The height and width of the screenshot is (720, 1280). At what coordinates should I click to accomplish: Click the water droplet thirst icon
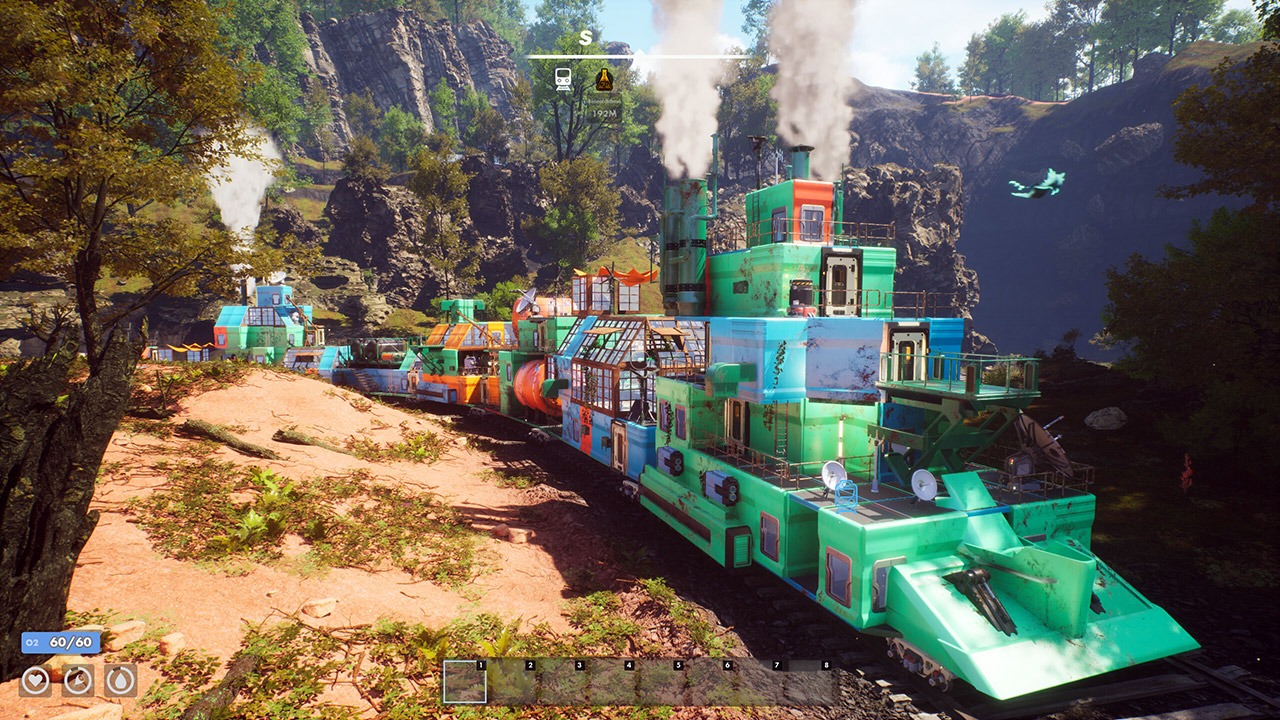coord(120,680)
